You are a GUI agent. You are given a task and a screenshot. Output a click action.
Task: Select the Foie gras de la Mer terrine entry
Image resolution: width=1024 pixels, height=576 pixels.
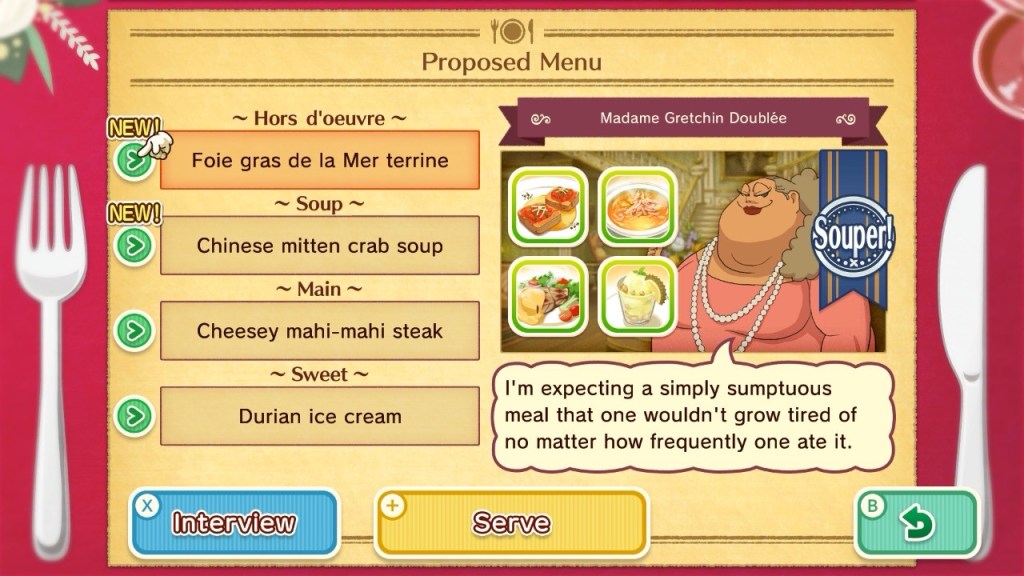point(319,160)
